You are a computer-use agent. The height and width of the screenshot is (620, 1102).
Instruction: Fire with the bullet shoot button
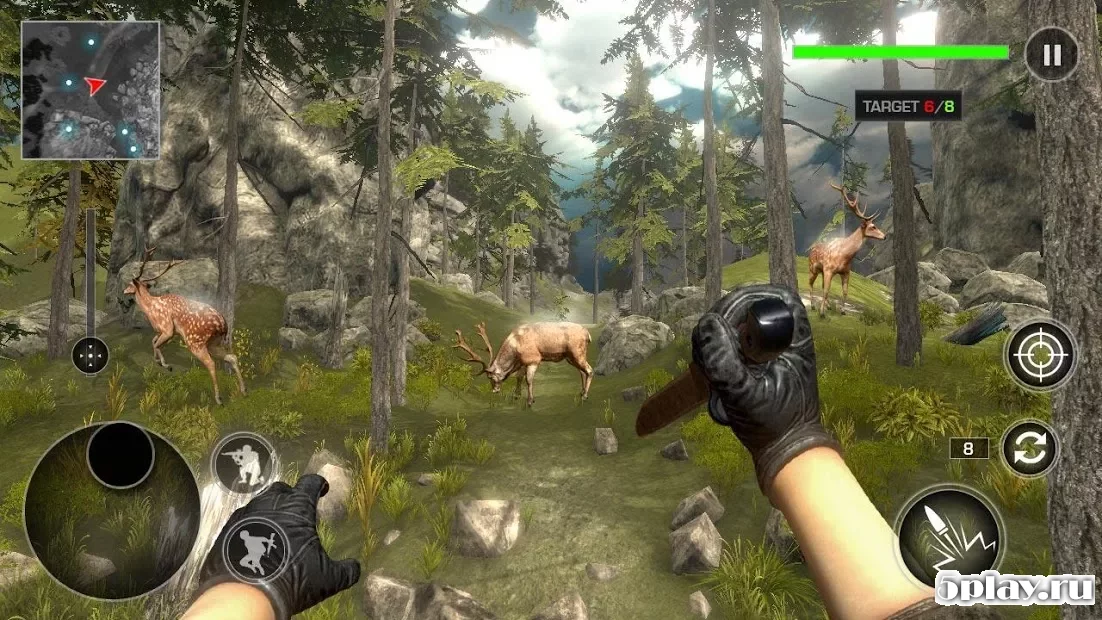(948, 536)
